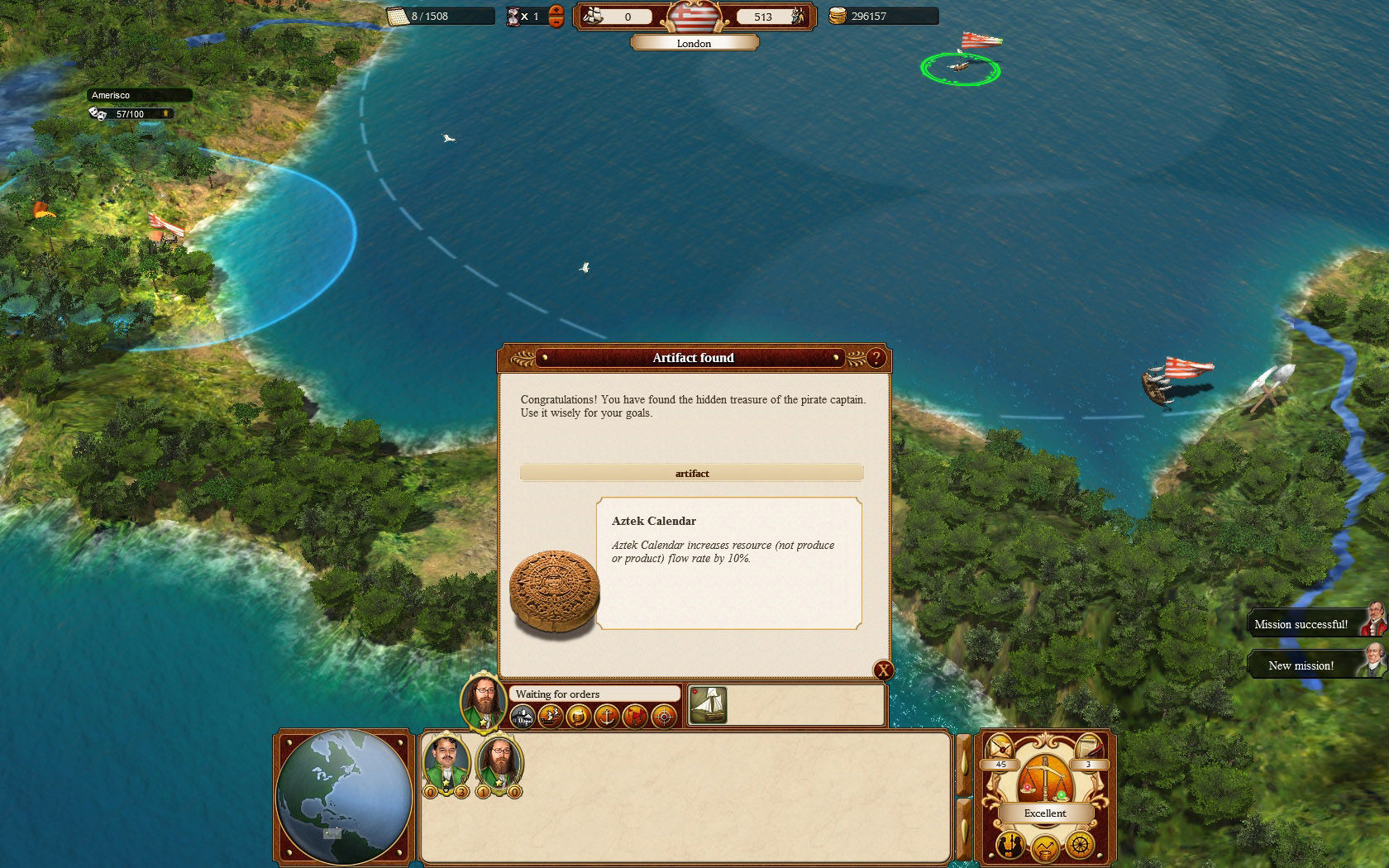
Task: Open the globe minimap
Action: tap(344, 797)
